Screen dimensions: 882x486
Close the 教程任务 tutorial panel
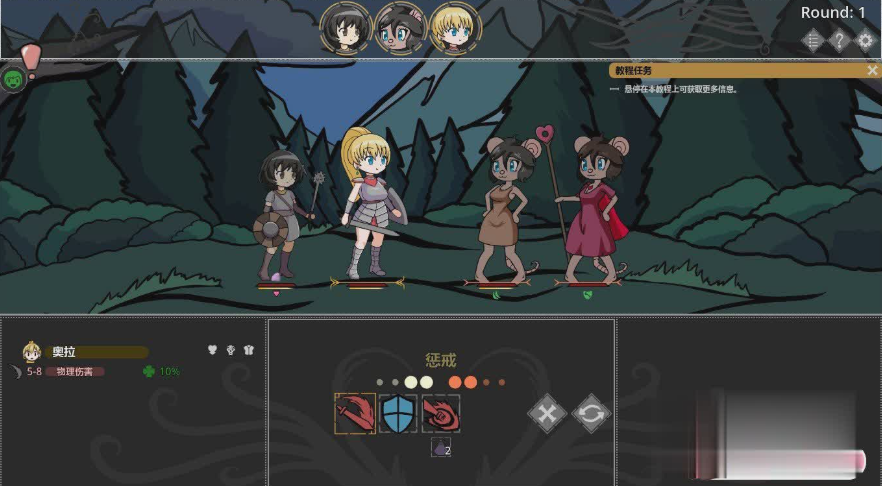(872, 70)
